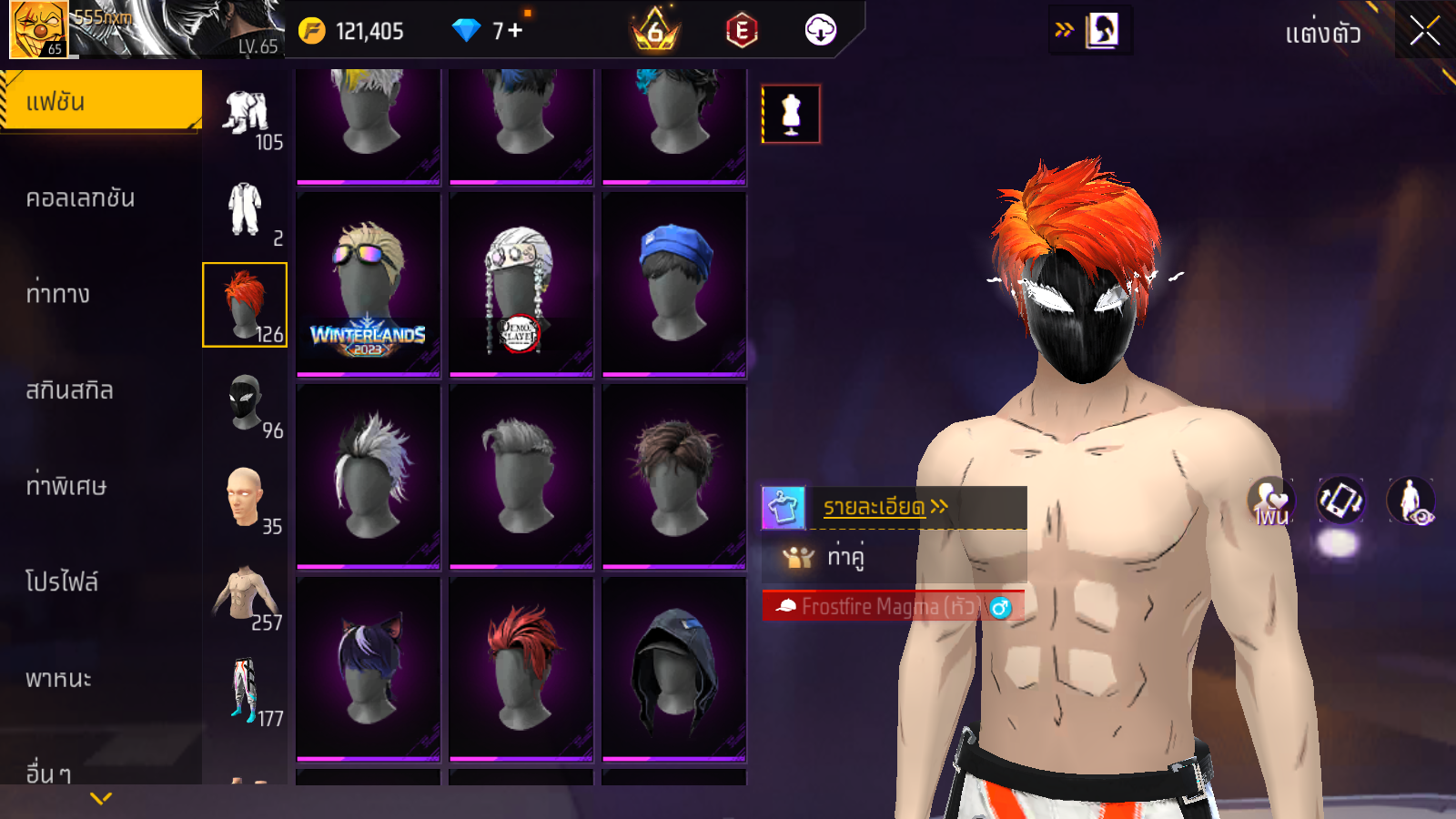Add diamonds with the plus button
The height and width of the screenshot is (819, 1456).
516,31
